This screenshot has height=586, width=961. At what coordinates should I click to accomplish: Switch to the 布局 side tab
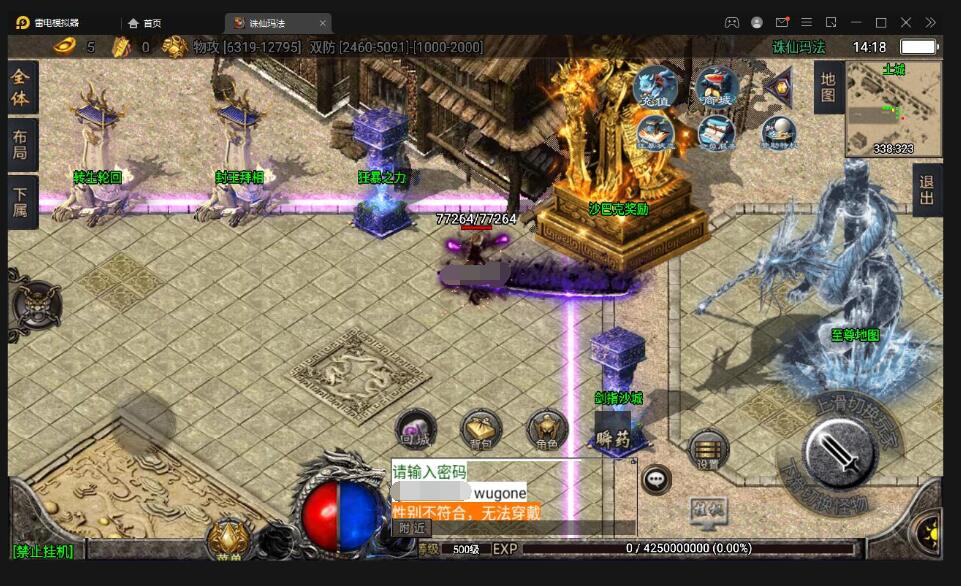(20, 144)
